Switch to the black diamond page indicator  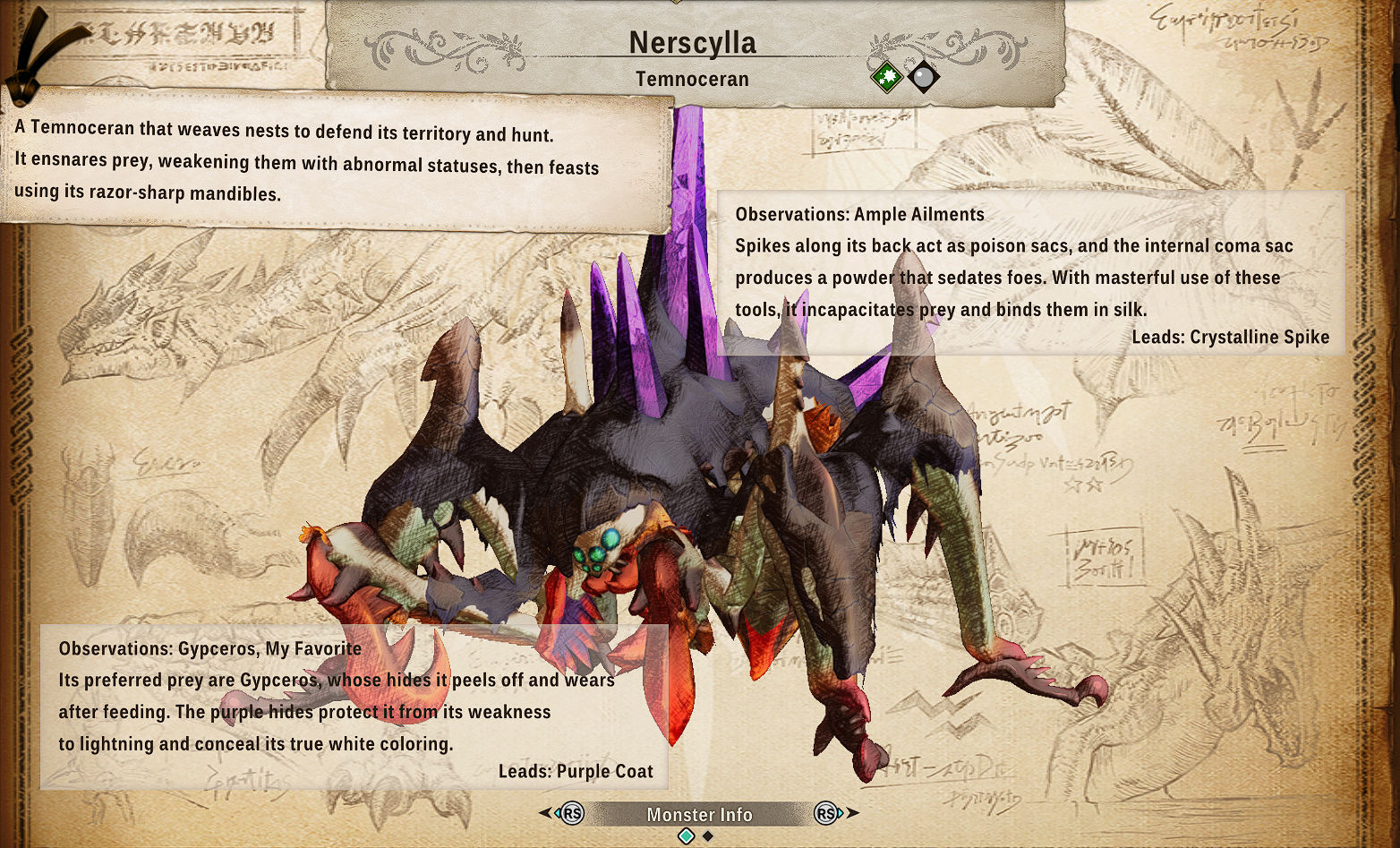[x=708, y=836]
